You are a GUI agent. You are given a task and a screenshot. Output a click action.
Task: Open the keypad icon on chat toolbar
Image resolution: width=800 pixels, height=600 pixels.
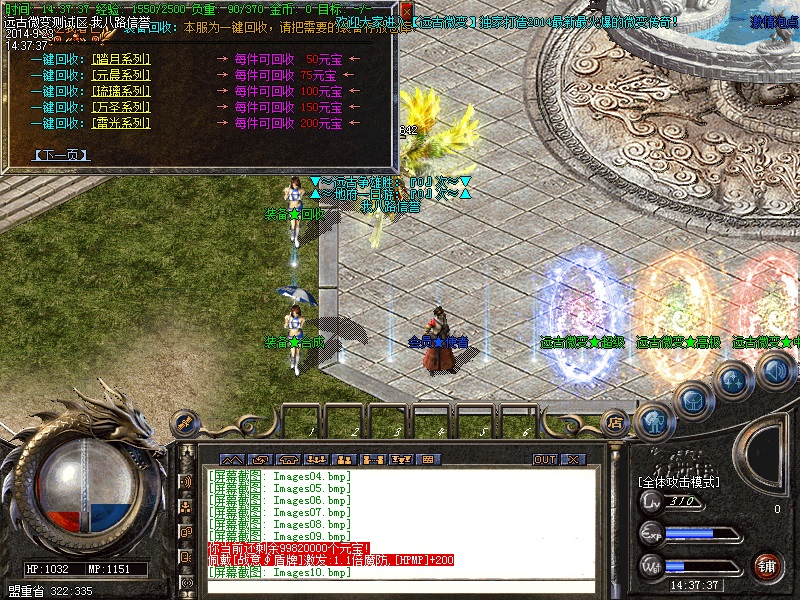(429, 459)
